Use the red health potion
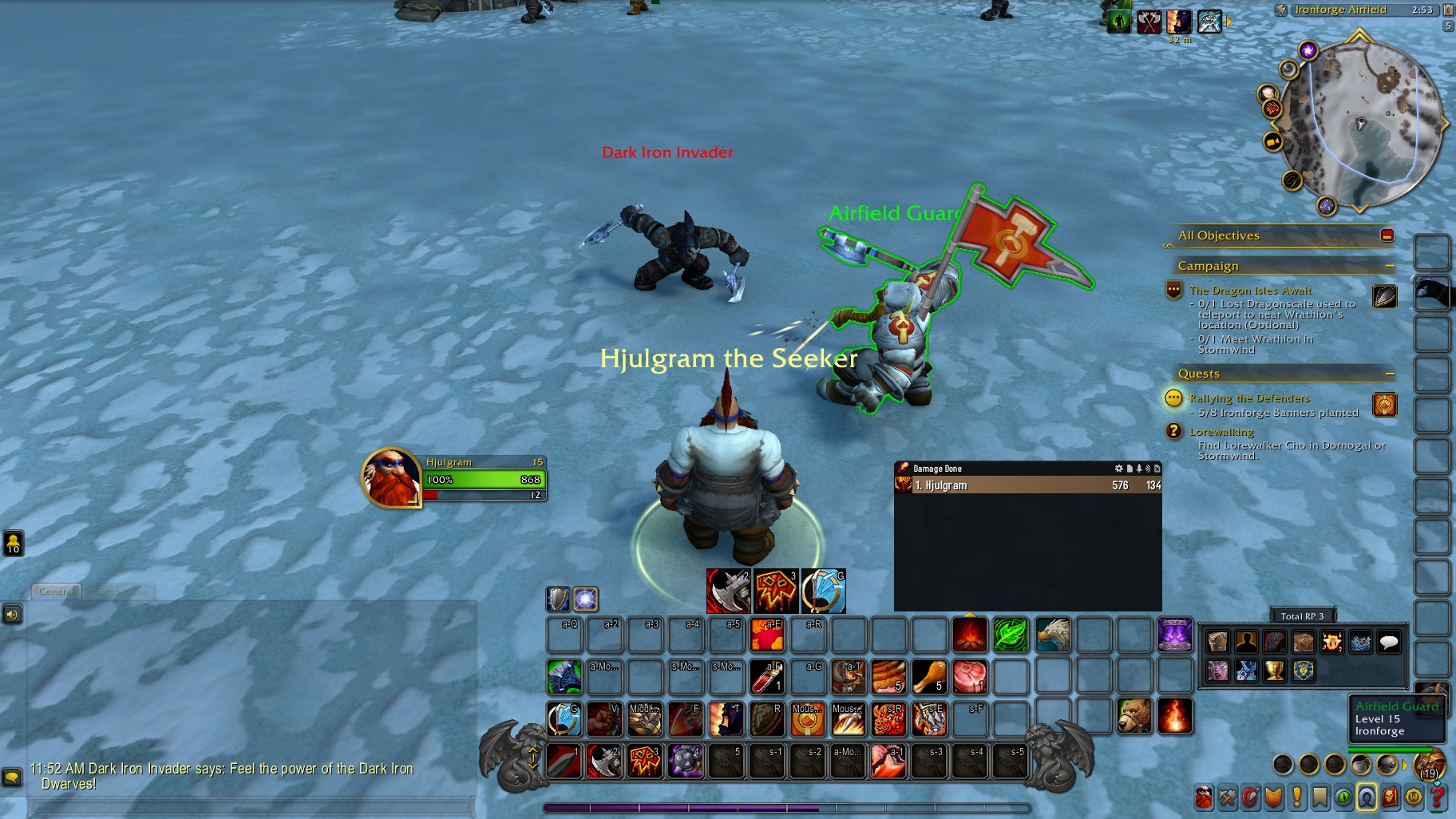 [766, 676]
